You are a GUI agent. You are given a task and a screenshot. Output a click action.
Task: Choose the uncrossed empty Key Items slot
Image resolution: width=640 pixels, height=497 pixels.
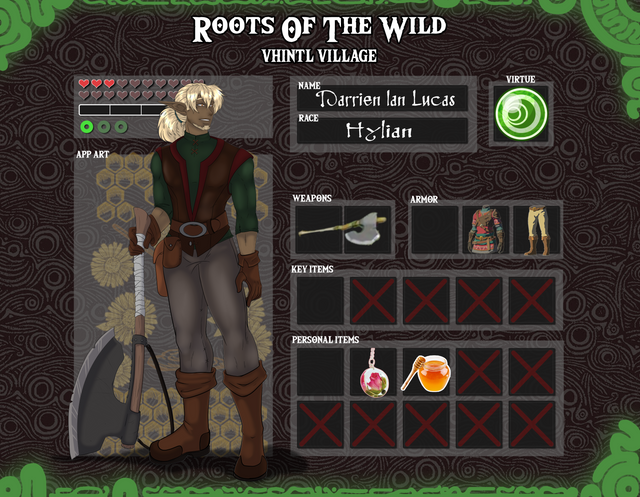pos(319,301)
